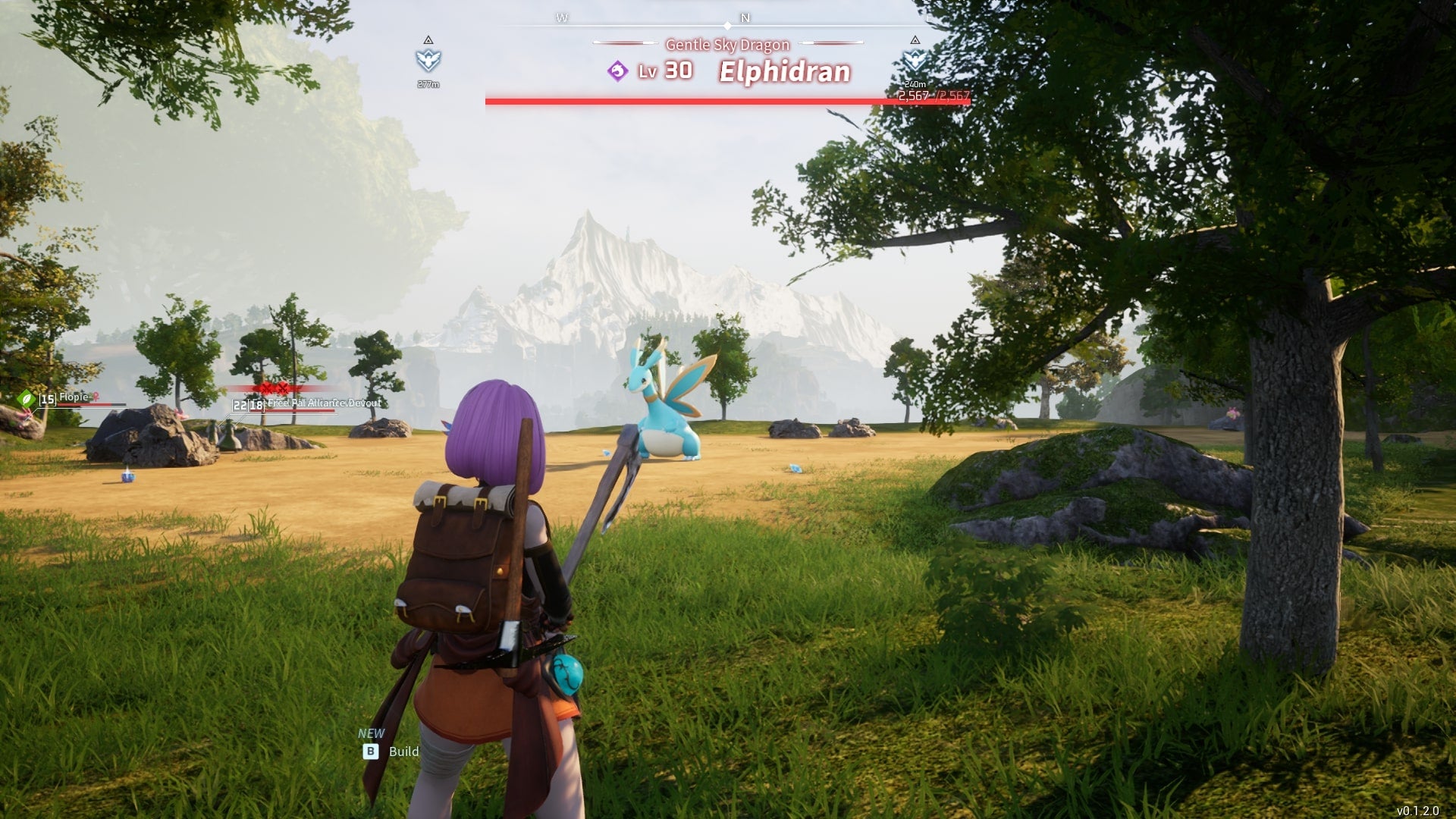
Task: Click the level 15 badge beside Flopie
Action: (x=48, y=398)
